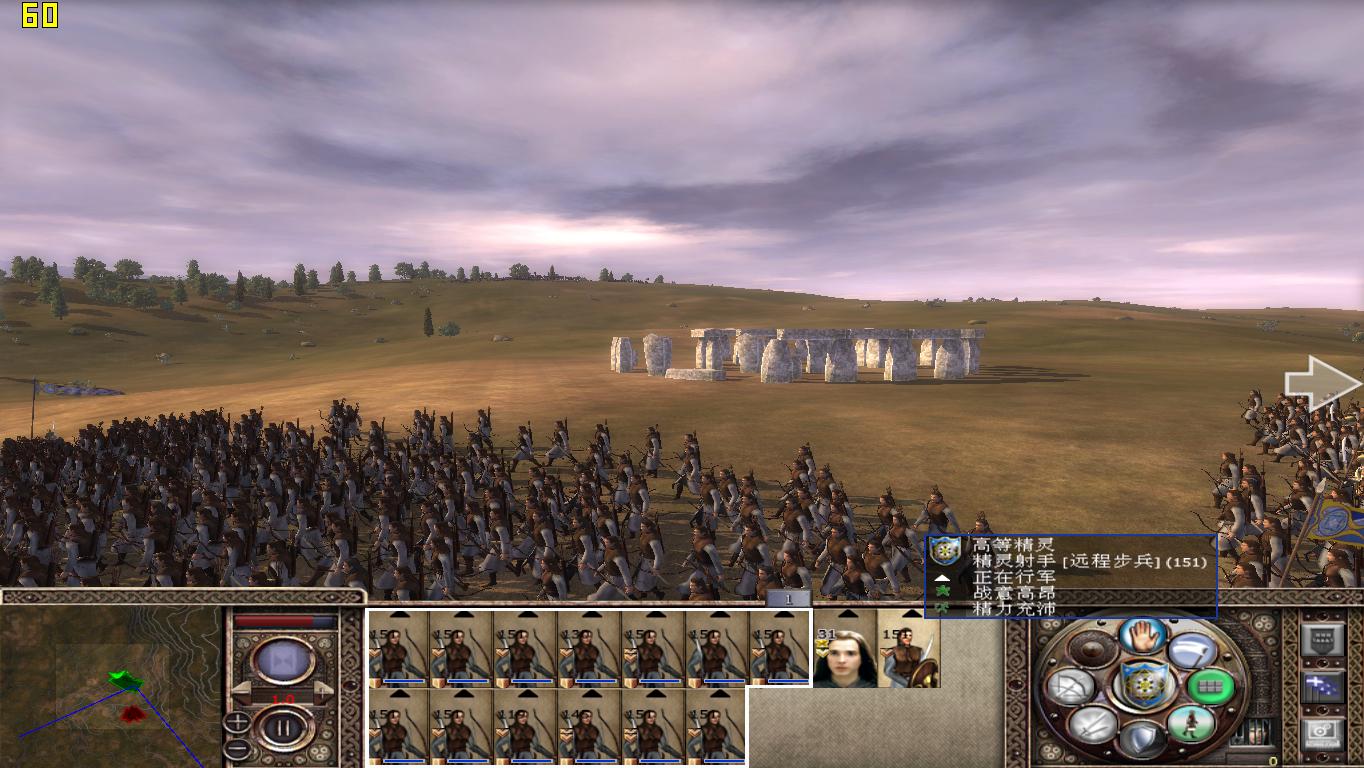Select the general's portrait unit card
Viewport: 1364px width, 768px height.
(845, 657)
